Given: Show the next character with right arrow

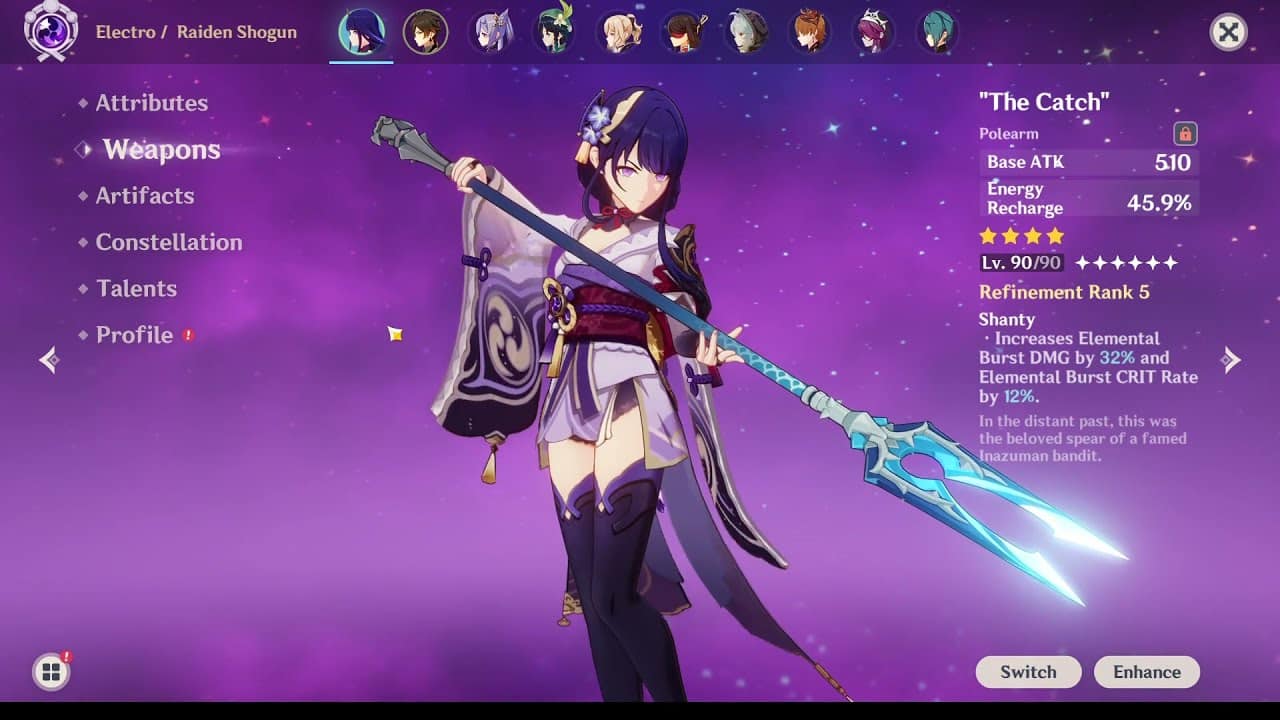Looking at the screenshot, I should coord(1232,360).
